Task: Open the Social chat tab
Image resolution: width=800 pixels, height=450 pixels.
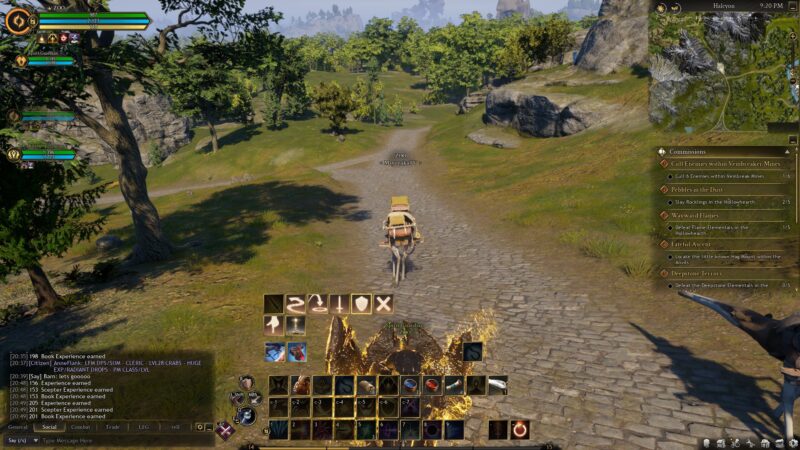Action: [x=49, y=426]
